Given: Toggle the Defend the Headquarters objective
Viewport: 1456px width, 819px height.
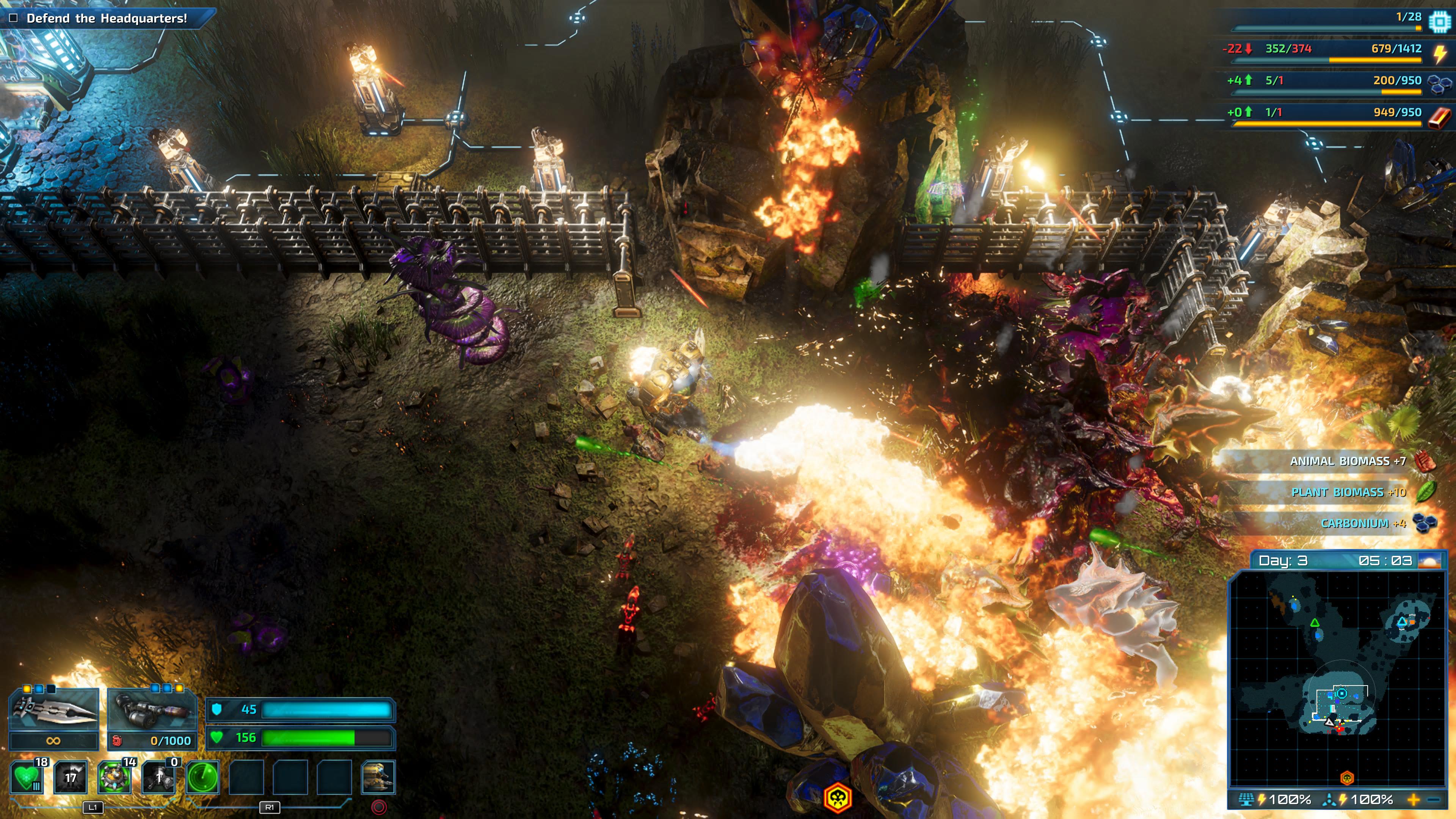Looking at the screenshot, I should pos(14,18).
